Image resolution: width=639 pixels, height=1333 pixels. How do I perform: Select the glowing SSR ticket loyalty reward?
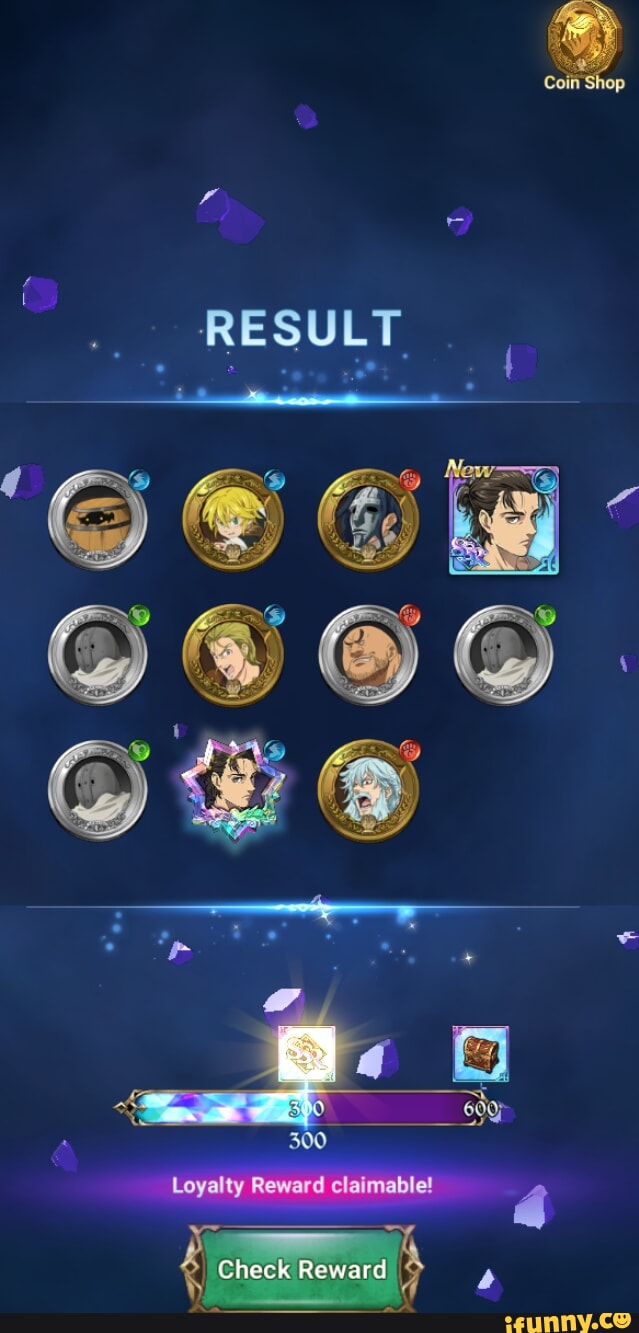[306, 1054]
